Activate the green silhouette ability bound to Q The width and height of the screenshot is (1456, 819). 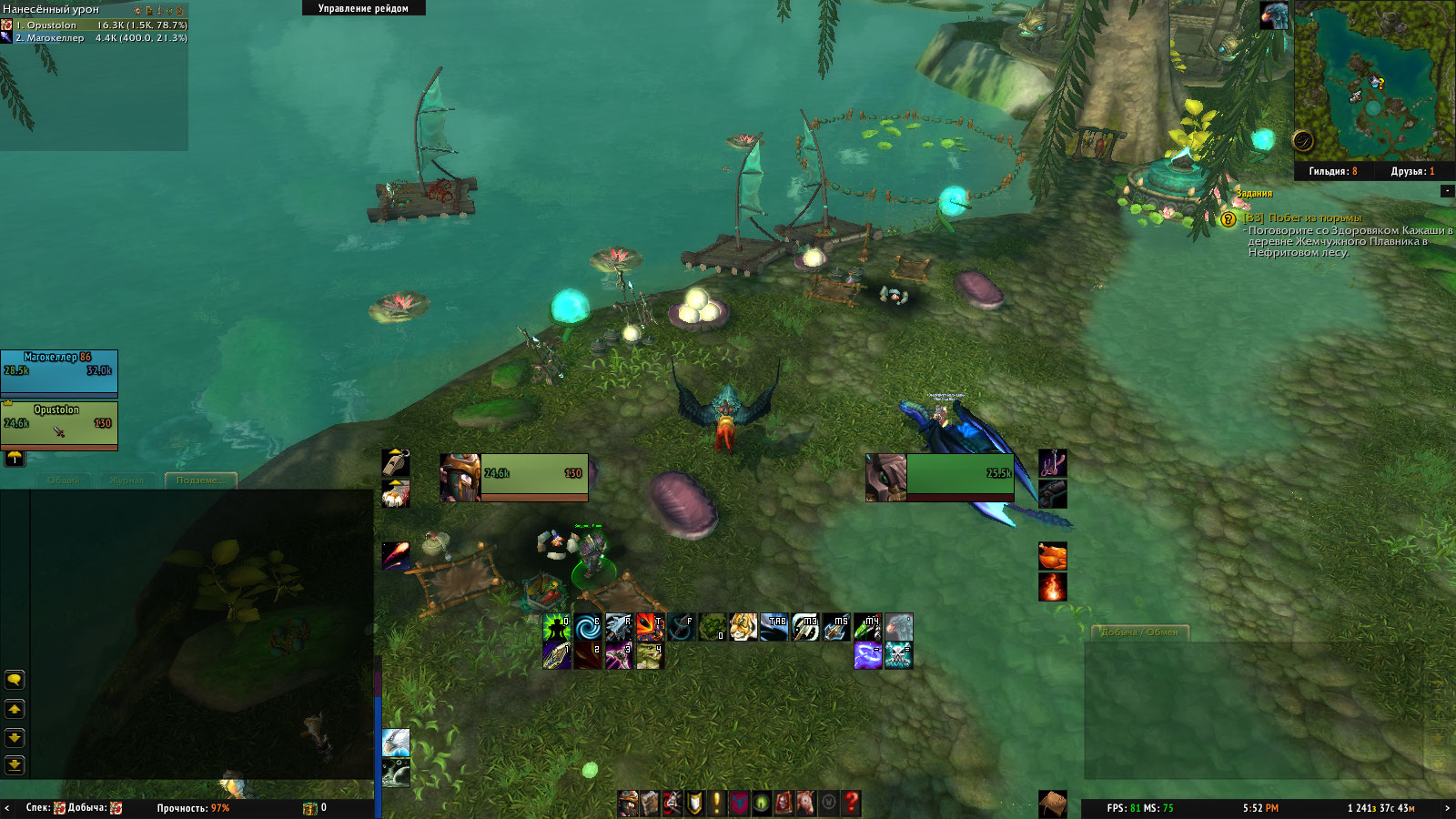[x=556, y=627]
